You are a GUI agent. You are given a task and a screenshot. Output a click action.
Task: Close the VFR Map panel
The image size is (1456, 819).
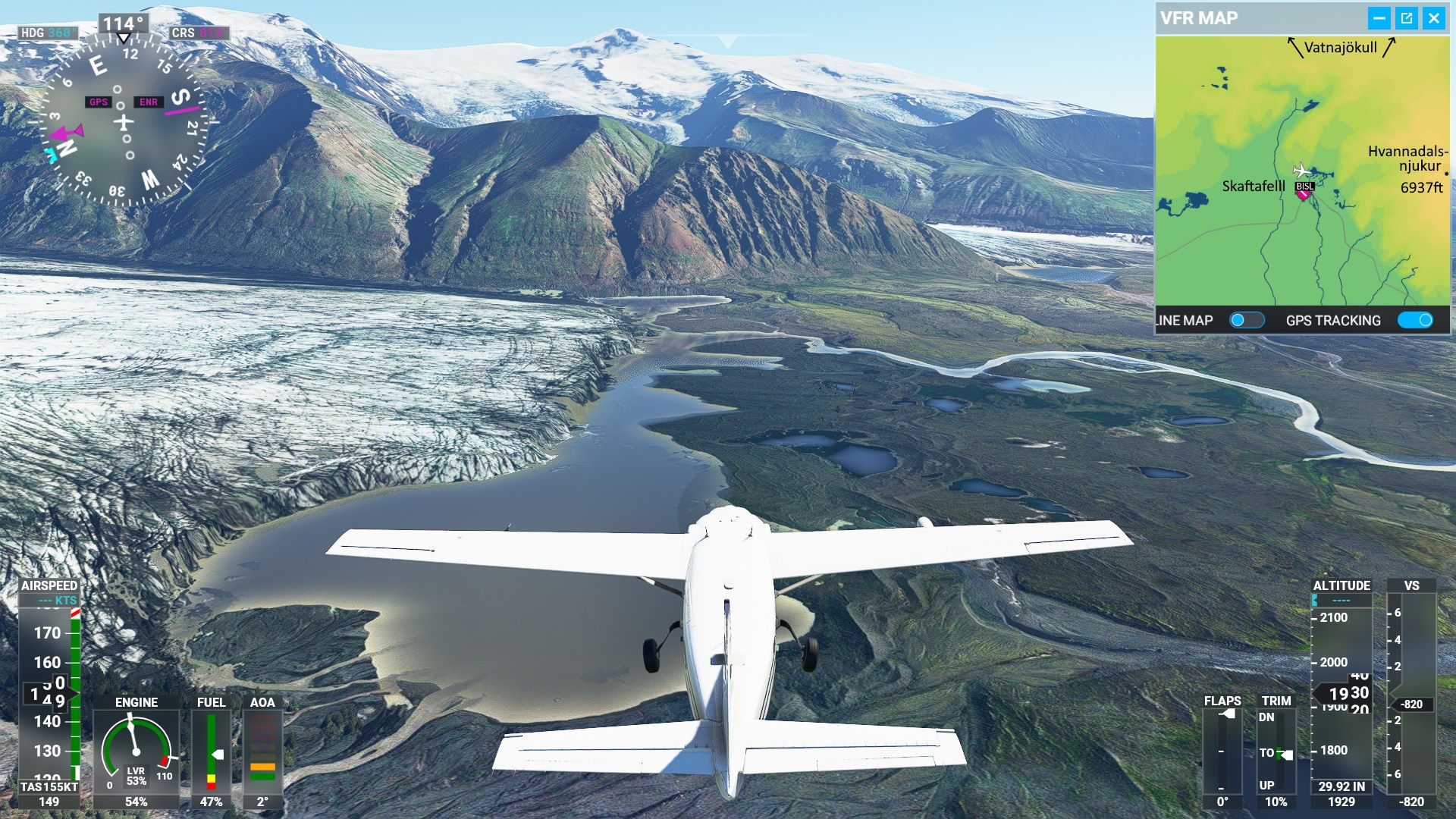point(1433,18)
